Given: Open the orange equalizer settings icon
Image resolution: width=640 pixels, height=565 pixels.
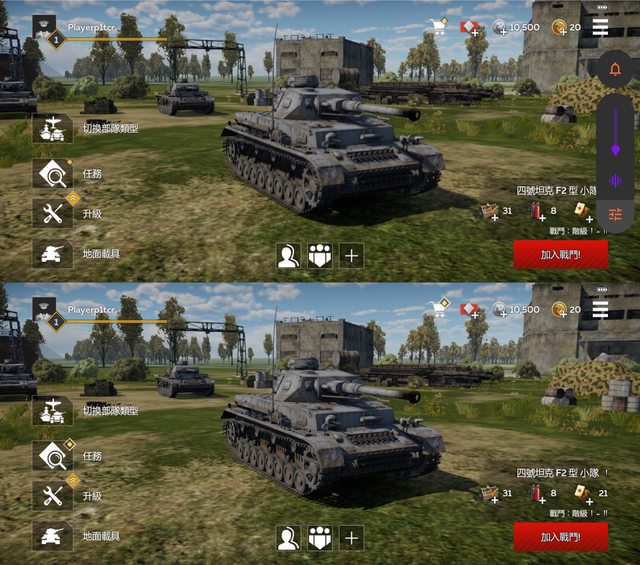Looking at the screenshot, I should click(x=615, y=216).
